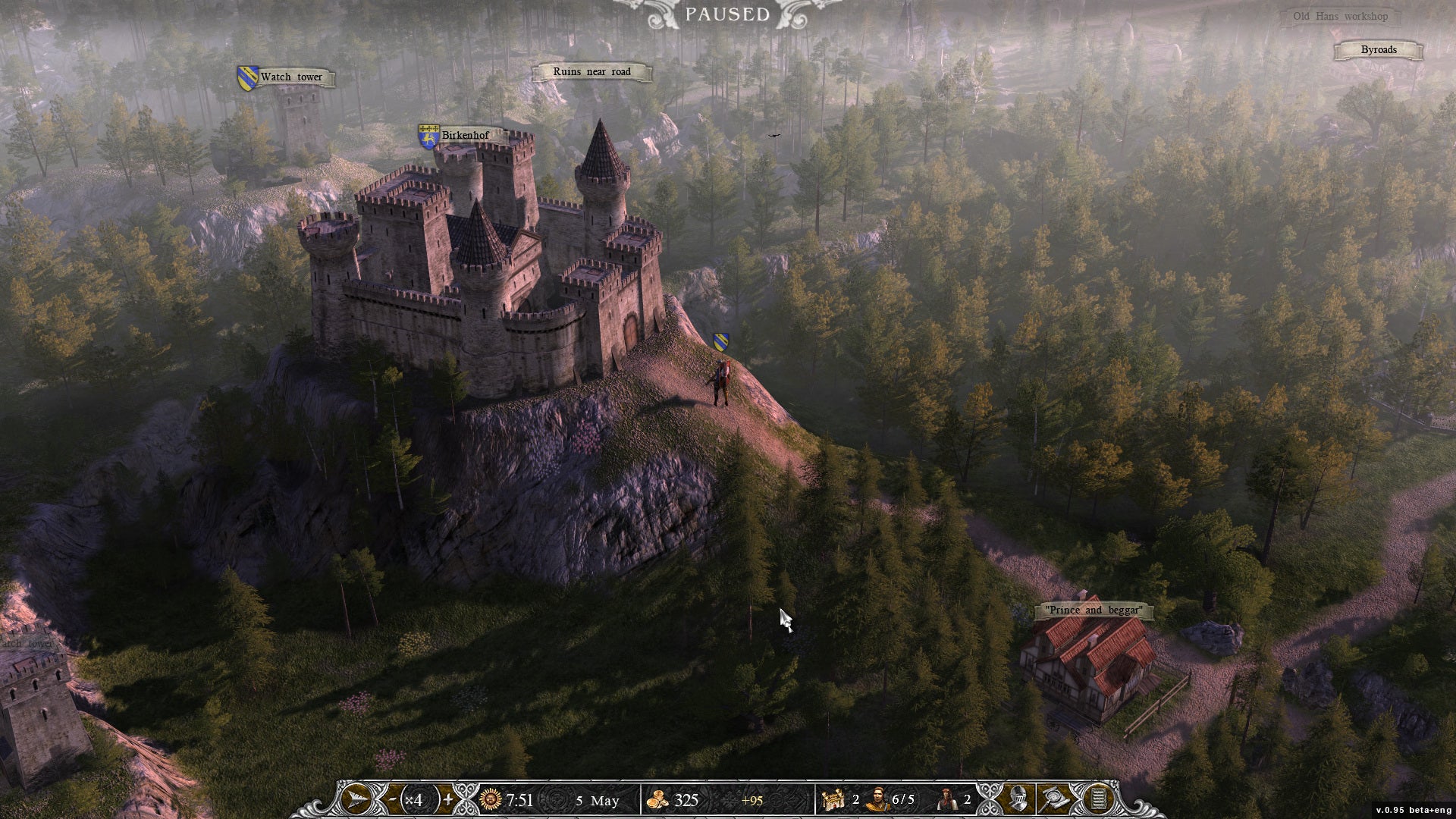Select the Birkenhof castle label
1456x819 pixels.
click(x=465, y=136)
